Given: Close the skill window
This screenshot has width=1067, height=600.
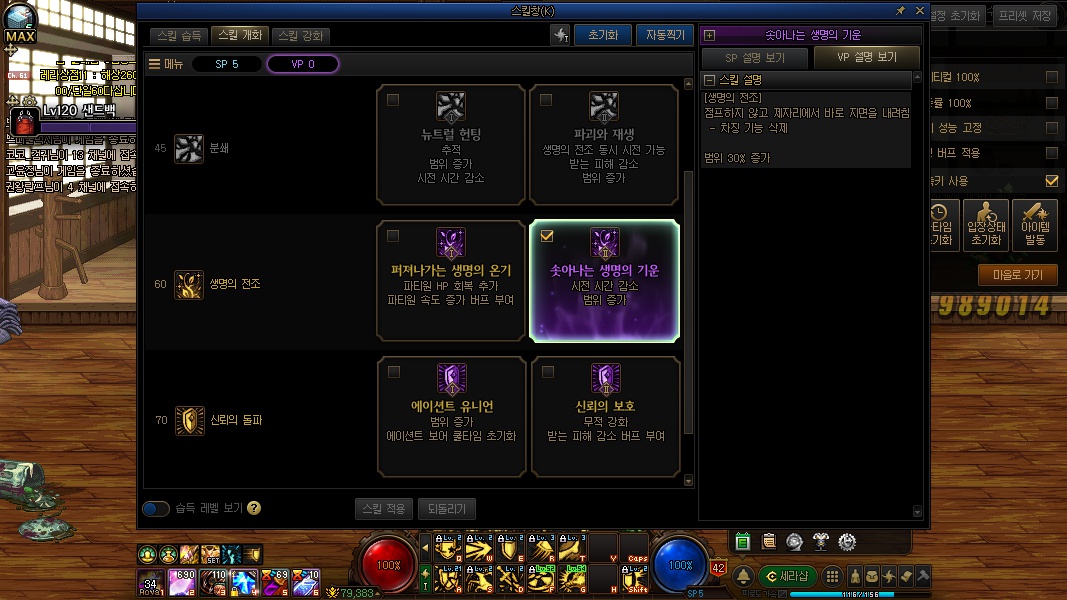Looking at the screenshot, I should [x=918, y=10].
